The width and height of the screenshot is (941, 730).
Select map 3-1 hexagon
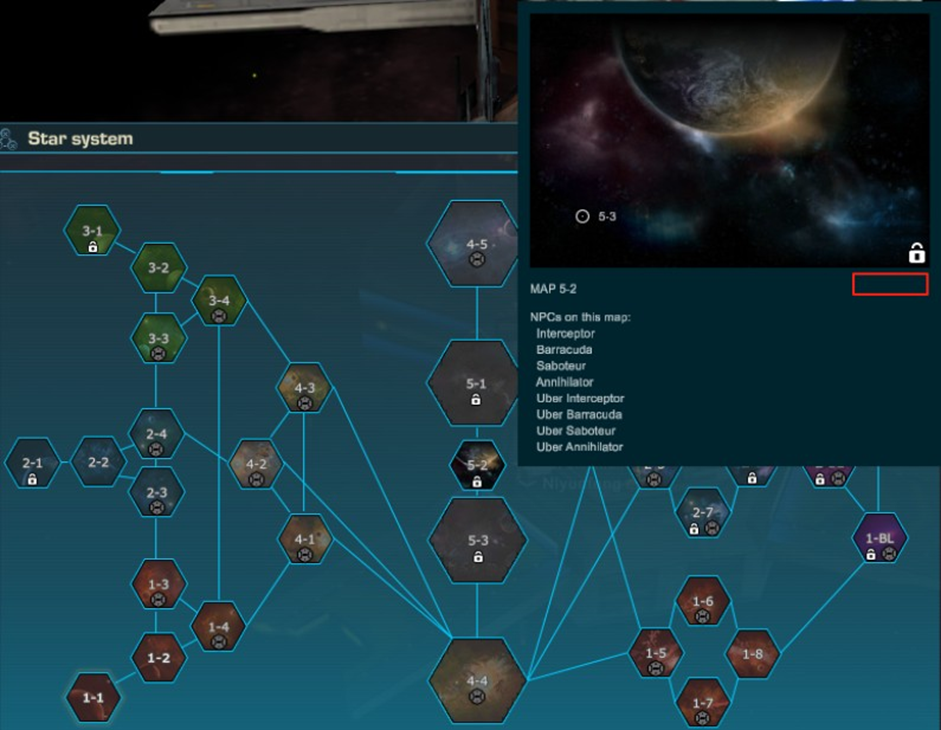(92, 232)
